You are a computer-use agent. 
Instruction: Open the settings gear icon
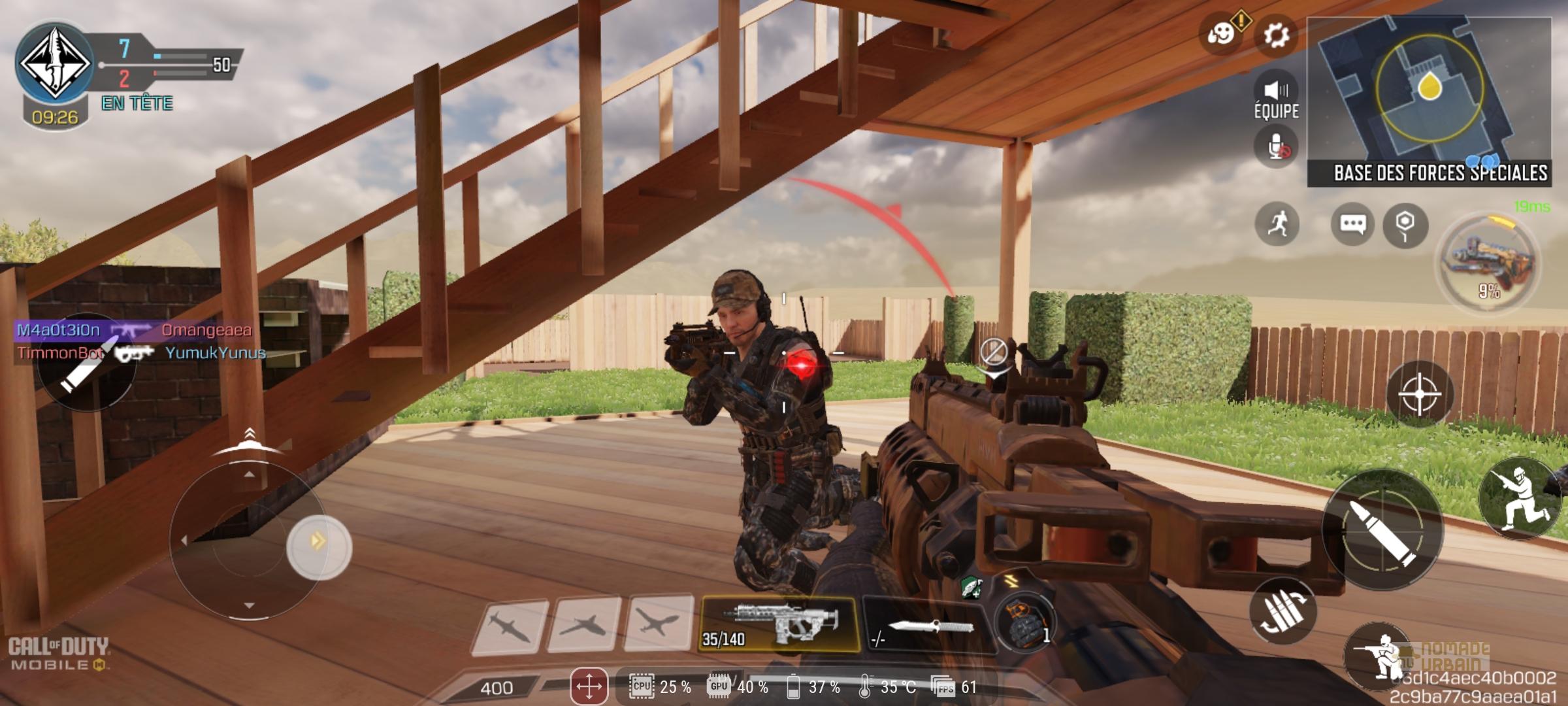pyautogui.click(x=1275, y=35)
